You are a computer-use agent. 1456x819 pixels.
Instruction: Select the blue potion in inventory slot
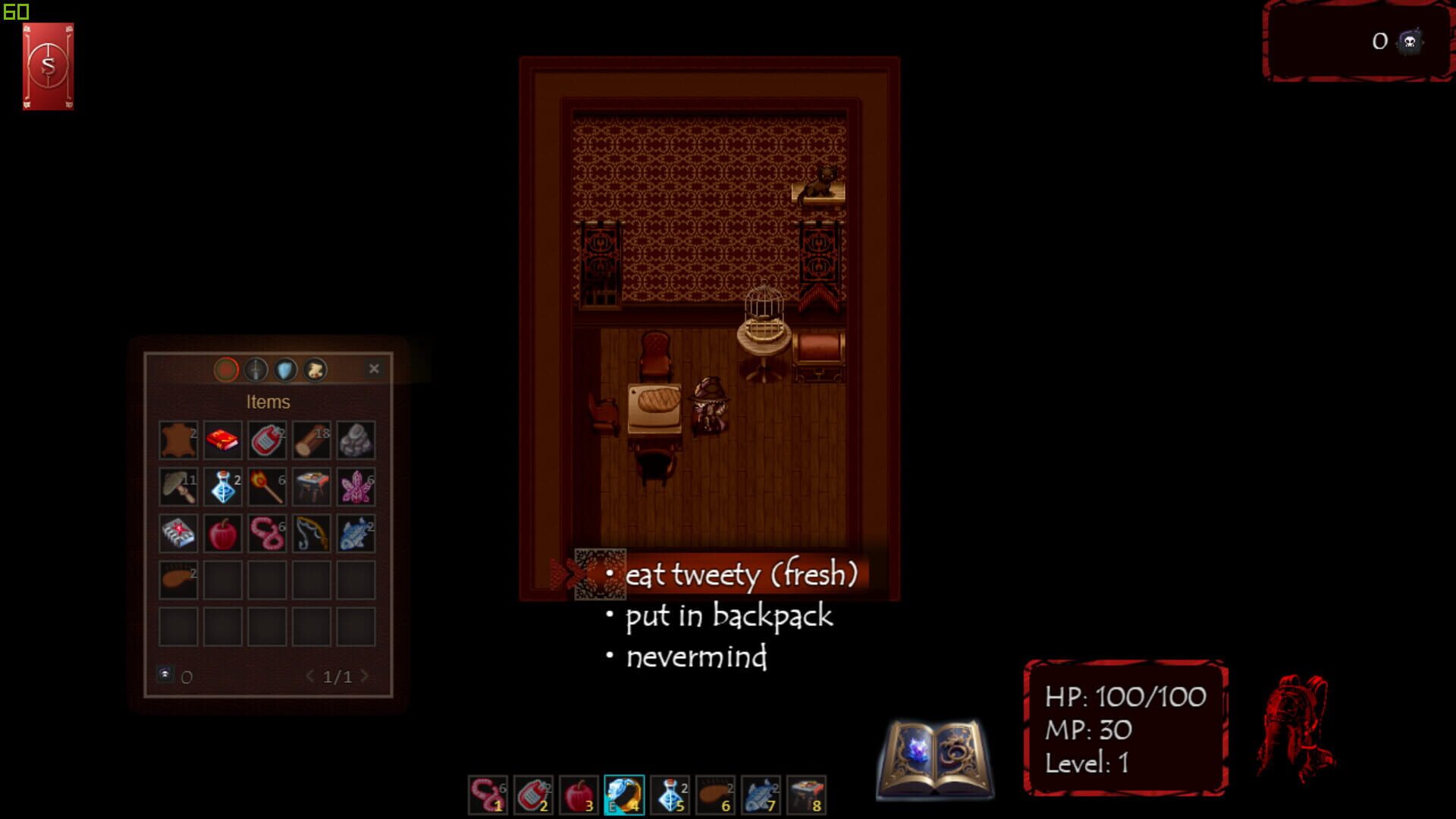[222, 487]
